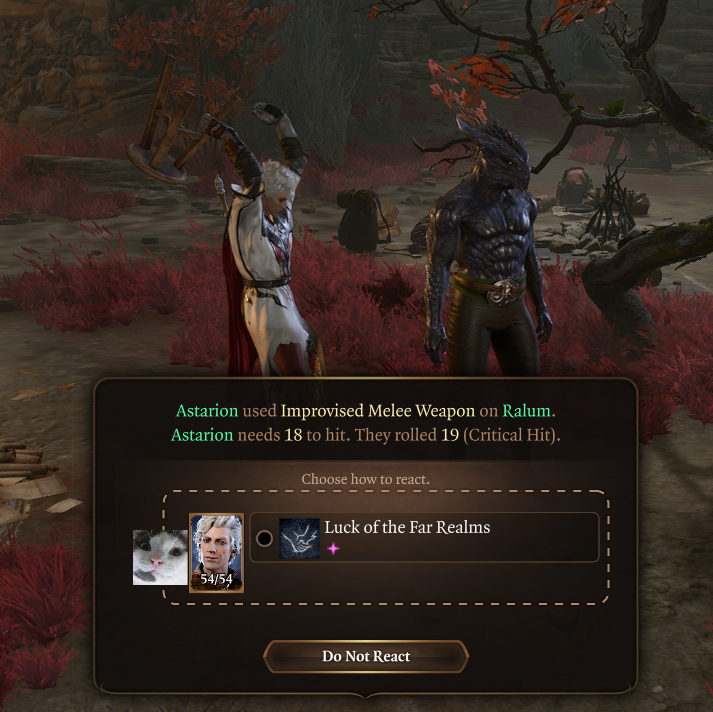713x712 pixels.
Task: Click the cat avatar thumbnail
Action: 160,557
